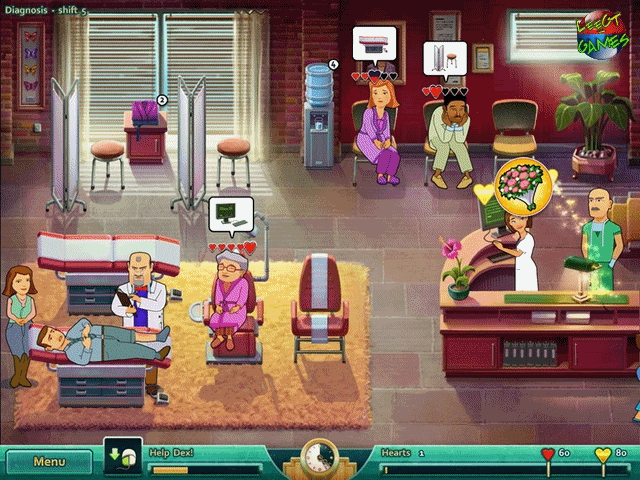Open the Menu button

click(x=50, y=462)
